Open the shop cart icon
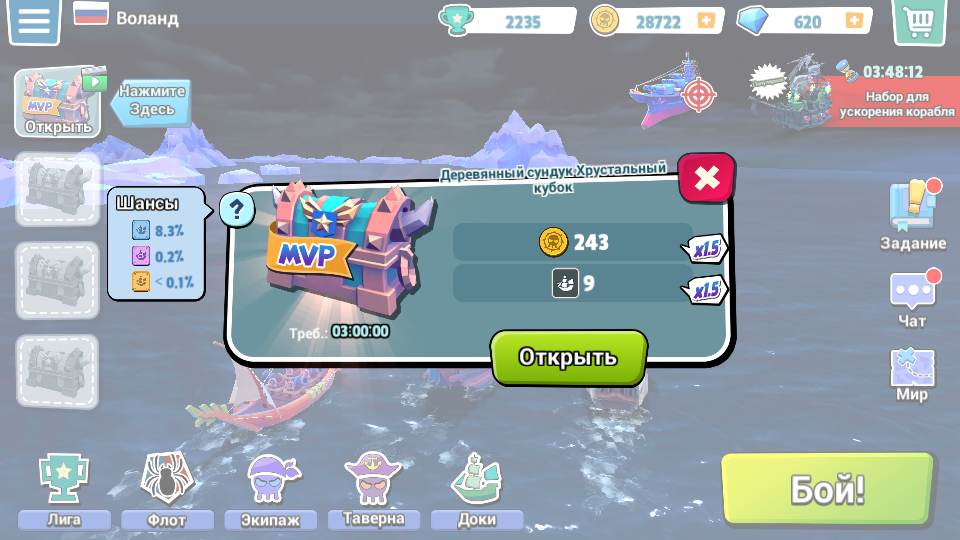960x540 pixels. pyautogui.click(x=918, y=22)
